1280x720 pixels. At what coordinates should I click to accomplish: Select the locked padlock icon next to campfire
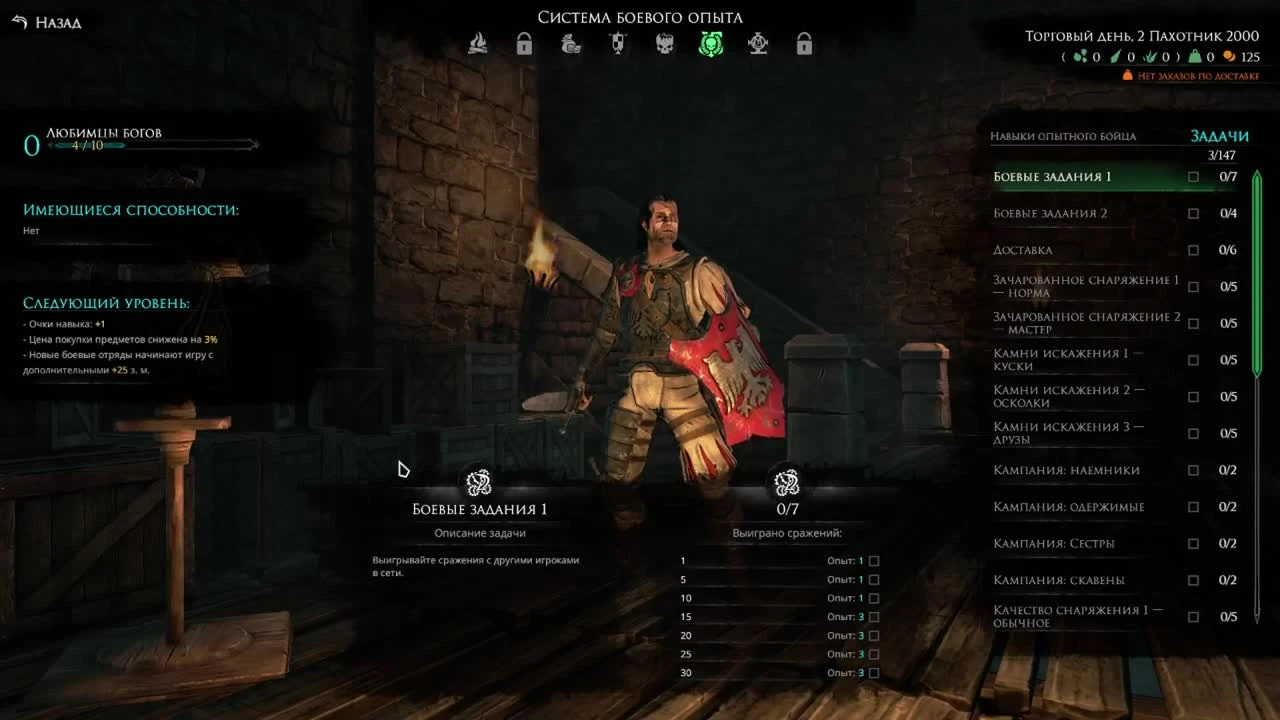pyautogui.click(x=525, y=44)
